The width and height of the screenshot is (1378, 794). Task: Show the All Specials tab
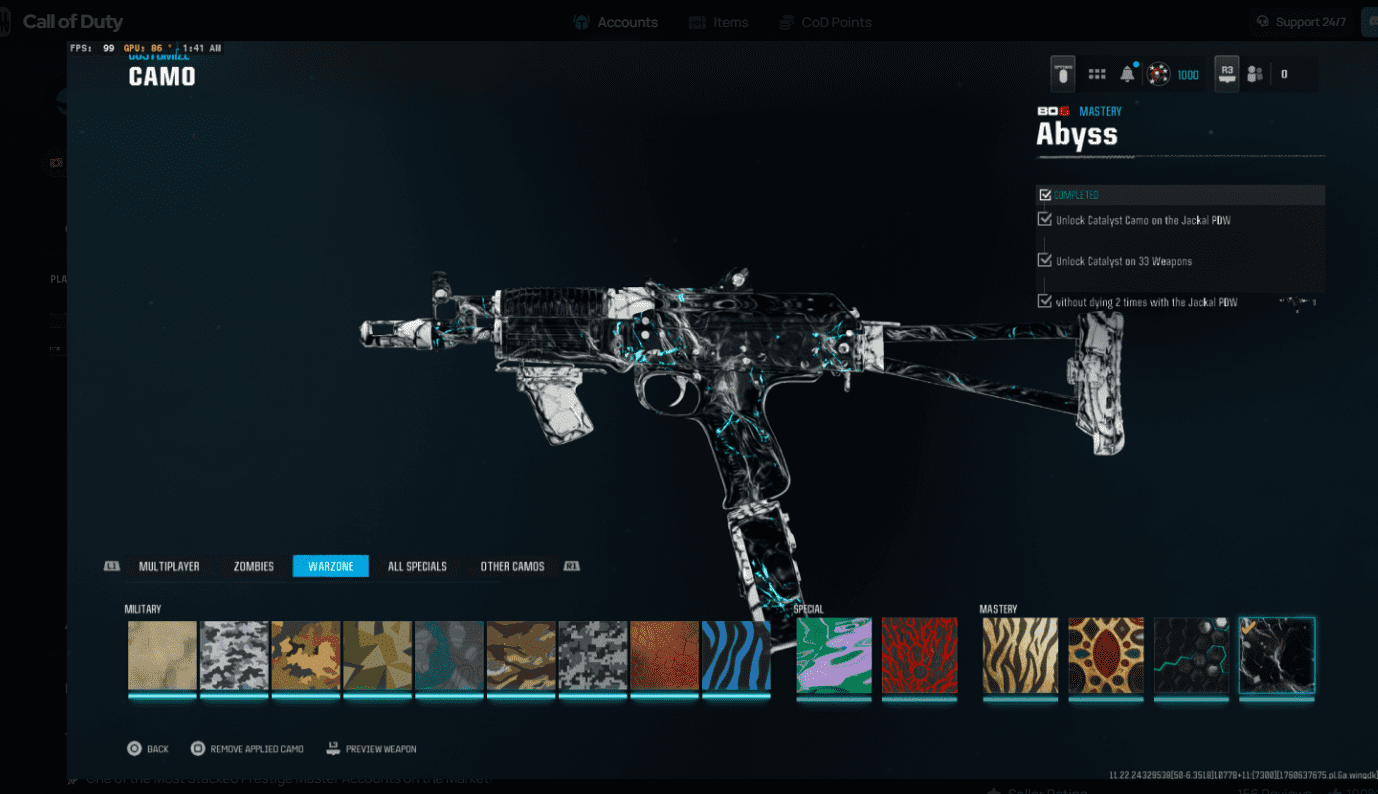click(417, 566)
